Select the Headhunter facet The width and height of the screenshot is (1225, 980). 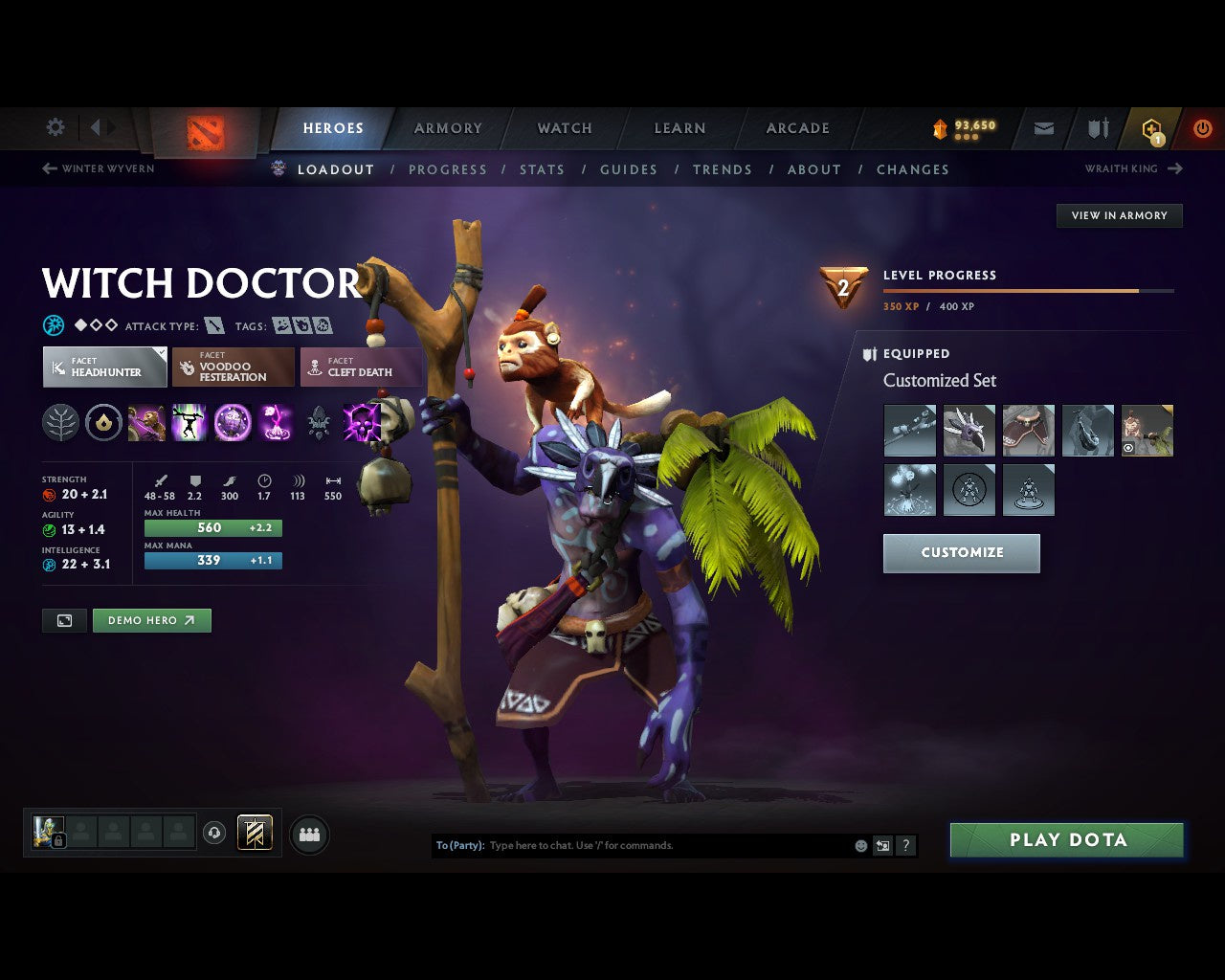click(x=104, y=367)
